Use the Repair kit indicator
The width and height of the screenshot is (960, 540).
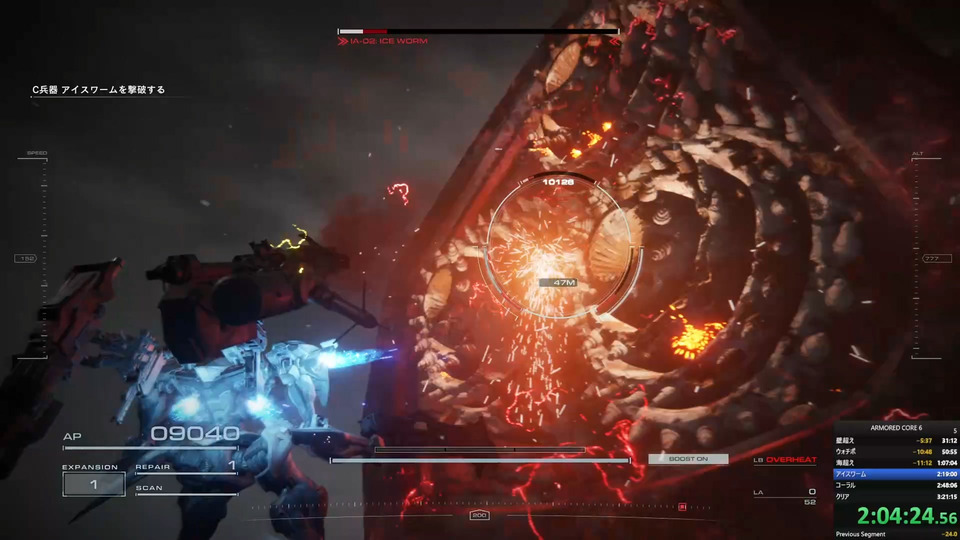click(186, 466)
